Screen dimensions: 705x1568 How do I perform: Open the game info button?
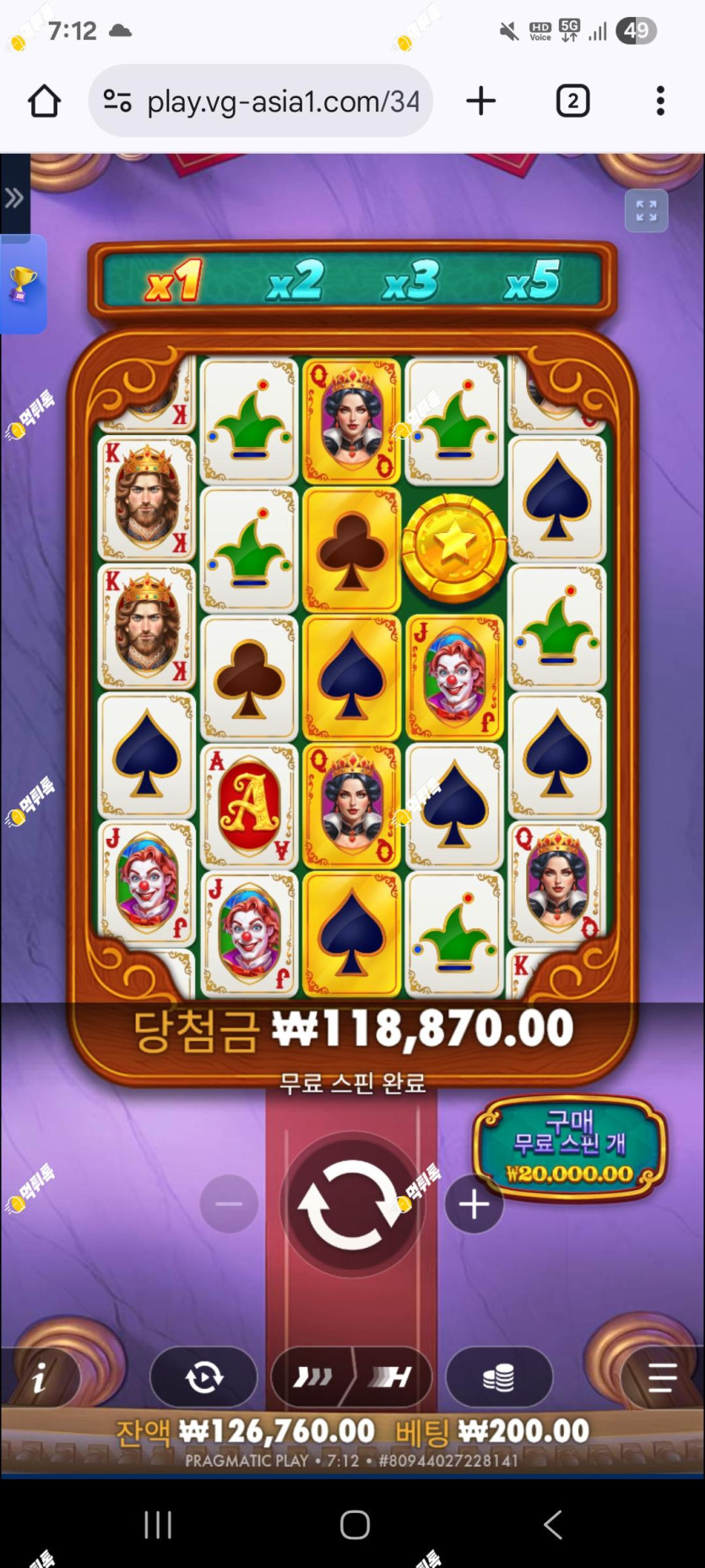[40, 1379]
